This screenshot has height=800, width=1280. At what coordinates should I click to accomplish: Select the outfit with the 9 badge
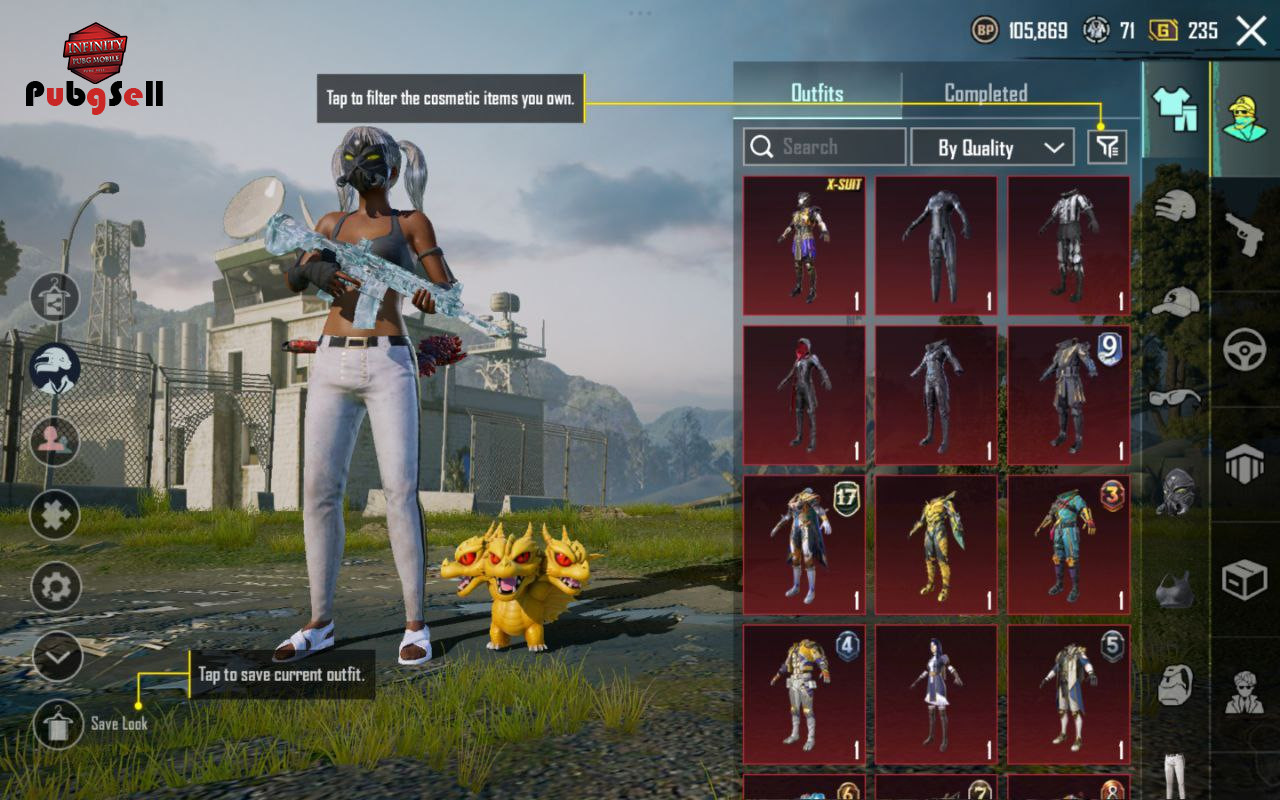point(1068,395)
